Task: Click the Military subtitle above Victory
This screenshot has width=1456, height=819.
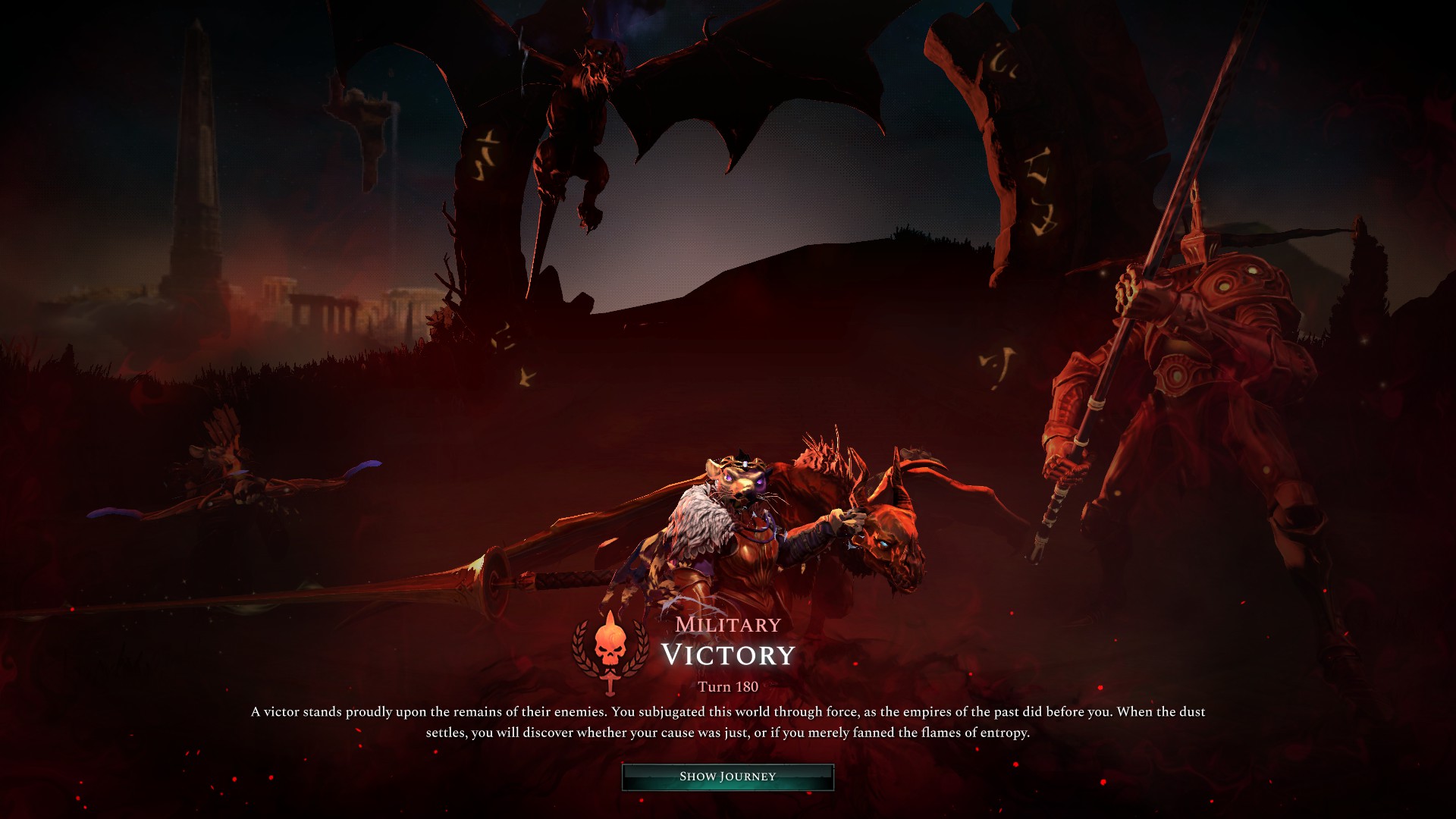Action: point(727,624)
